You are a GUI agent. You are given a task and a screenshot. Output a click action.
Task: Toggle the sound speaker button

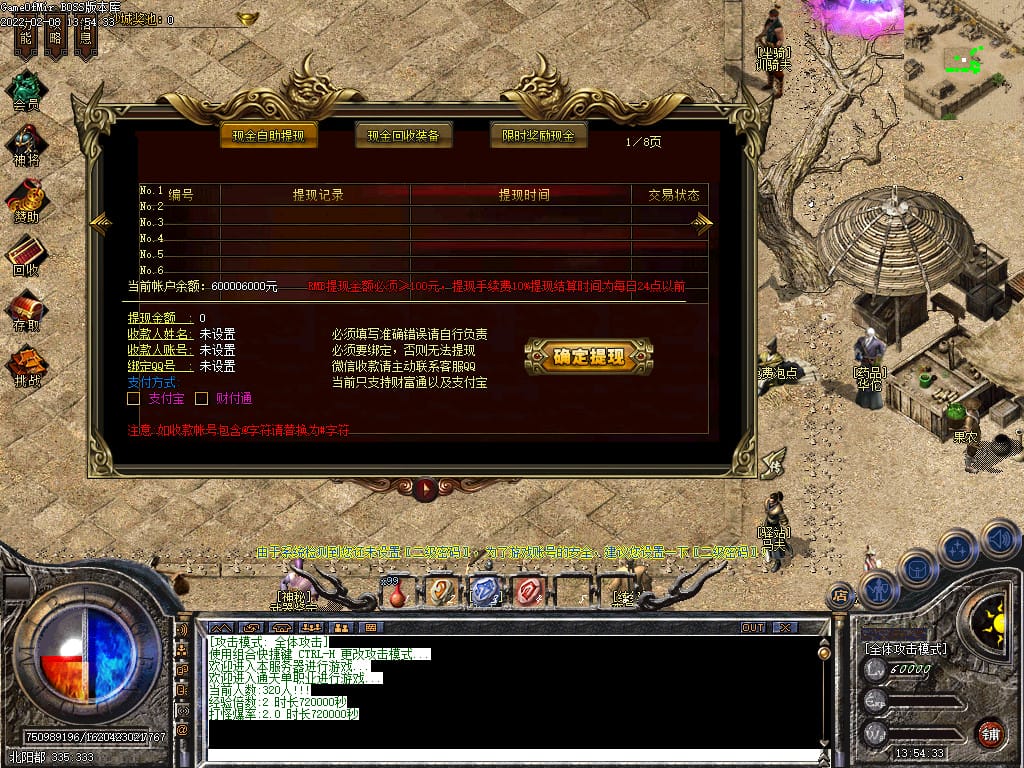[x=999, y=540]
